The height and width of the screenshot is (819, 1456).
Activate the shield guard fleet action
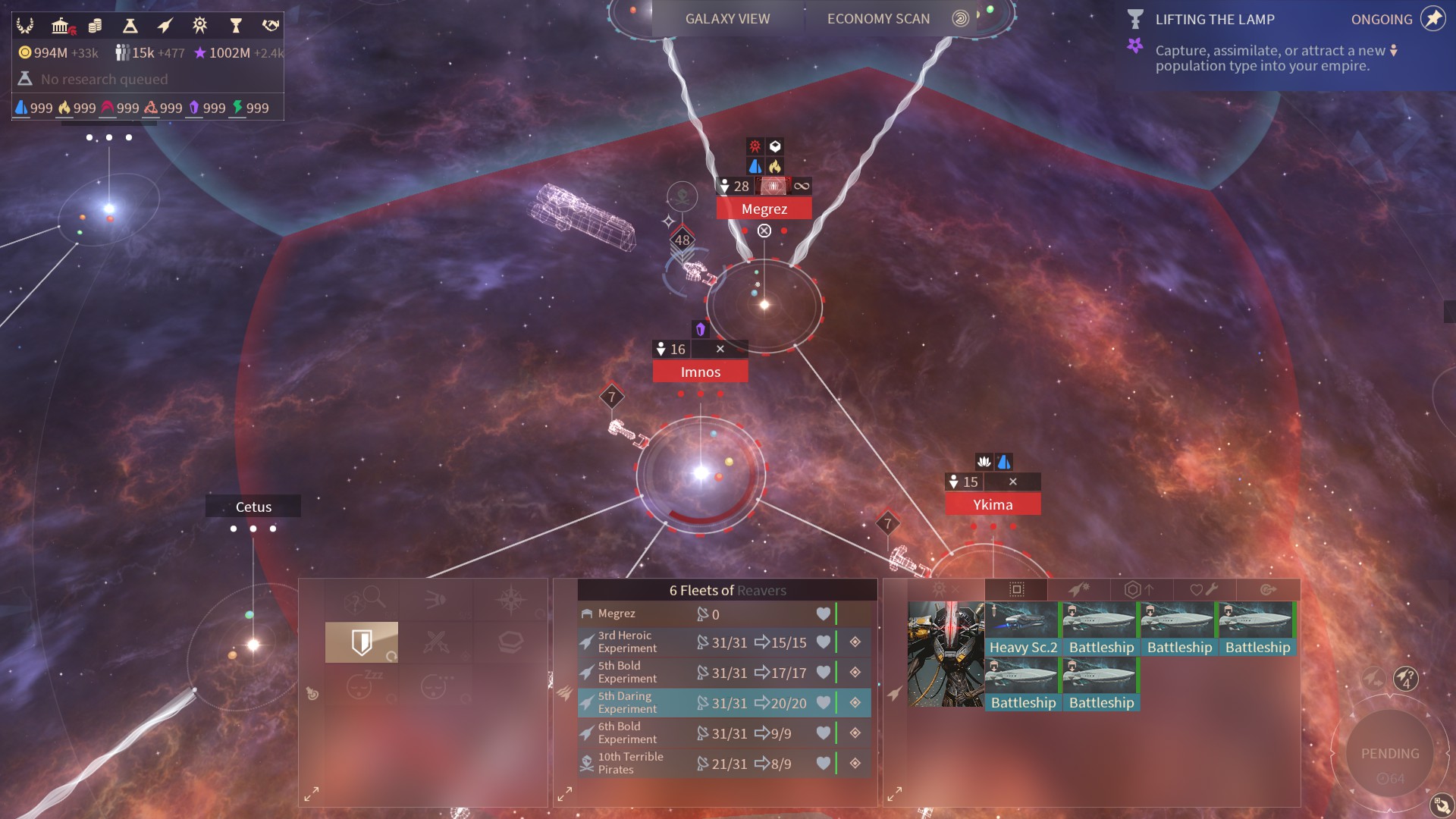(362, 642)
